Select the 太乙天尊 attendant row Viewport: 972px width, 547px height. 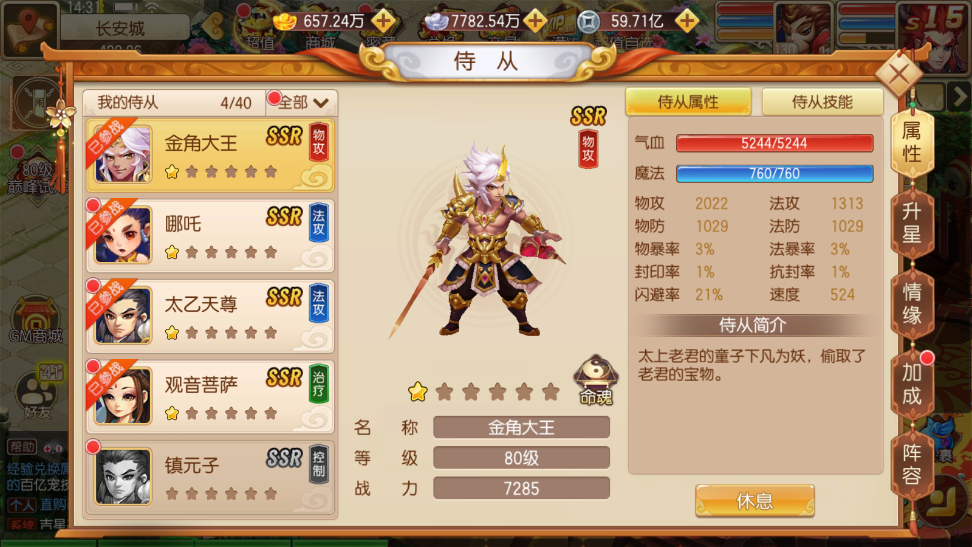click(x=212, y=316)
